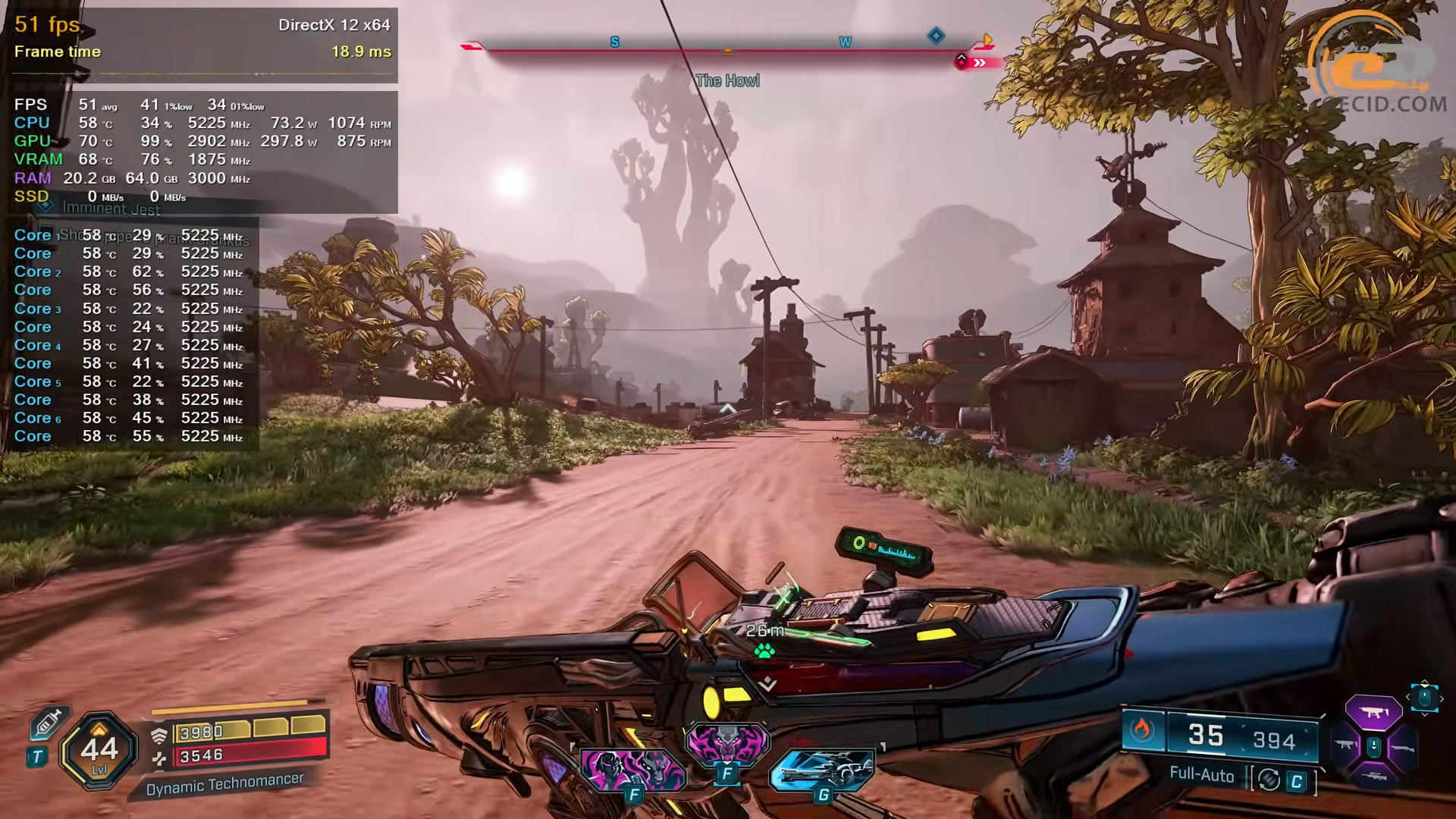The image size is (1456, 819).
Task: Switch to the bottom weapon wheel slot
Action: pos(1373,777)
